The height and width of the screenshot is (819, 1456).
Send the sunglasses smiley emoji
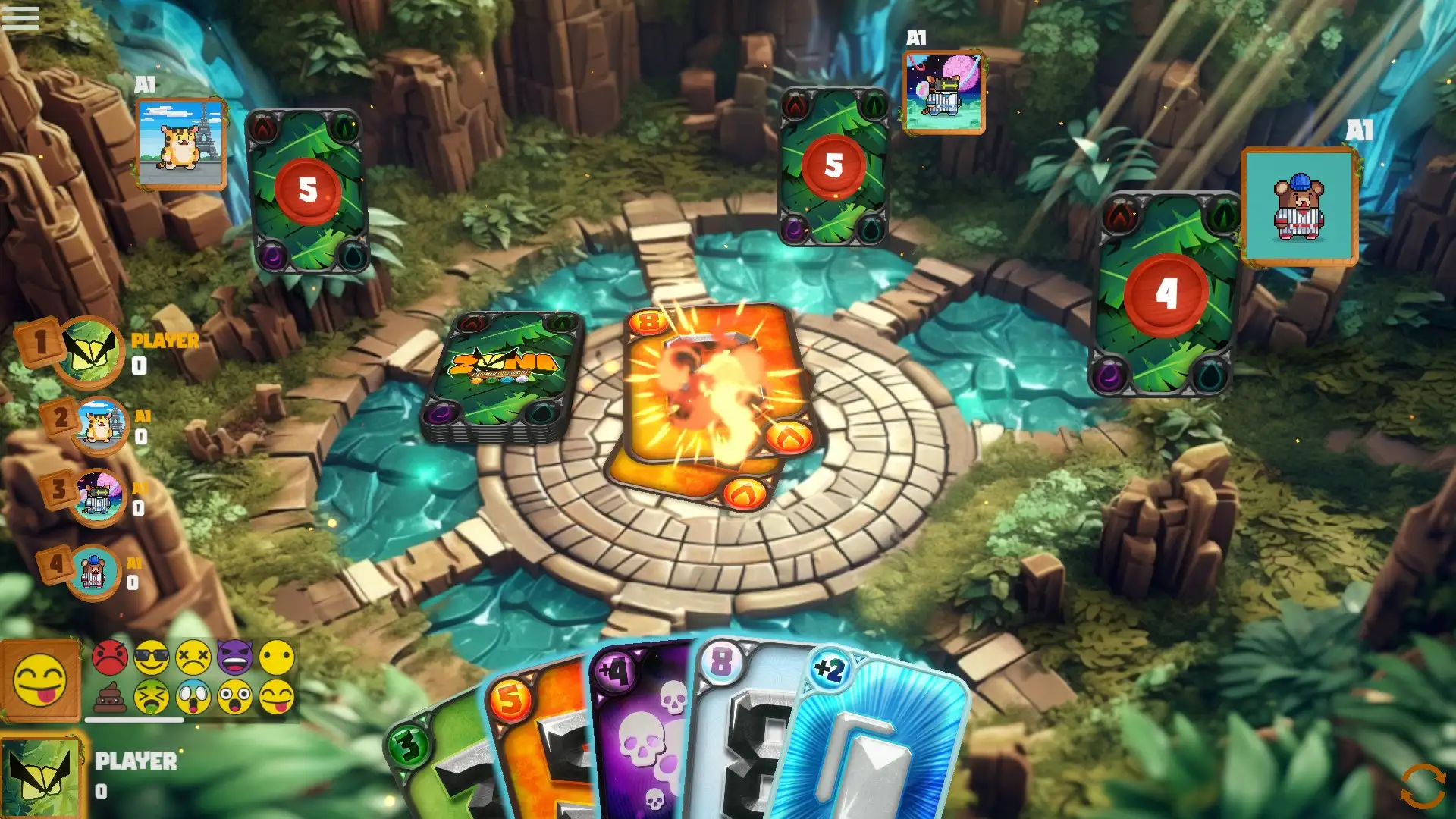tap(152, 657)
